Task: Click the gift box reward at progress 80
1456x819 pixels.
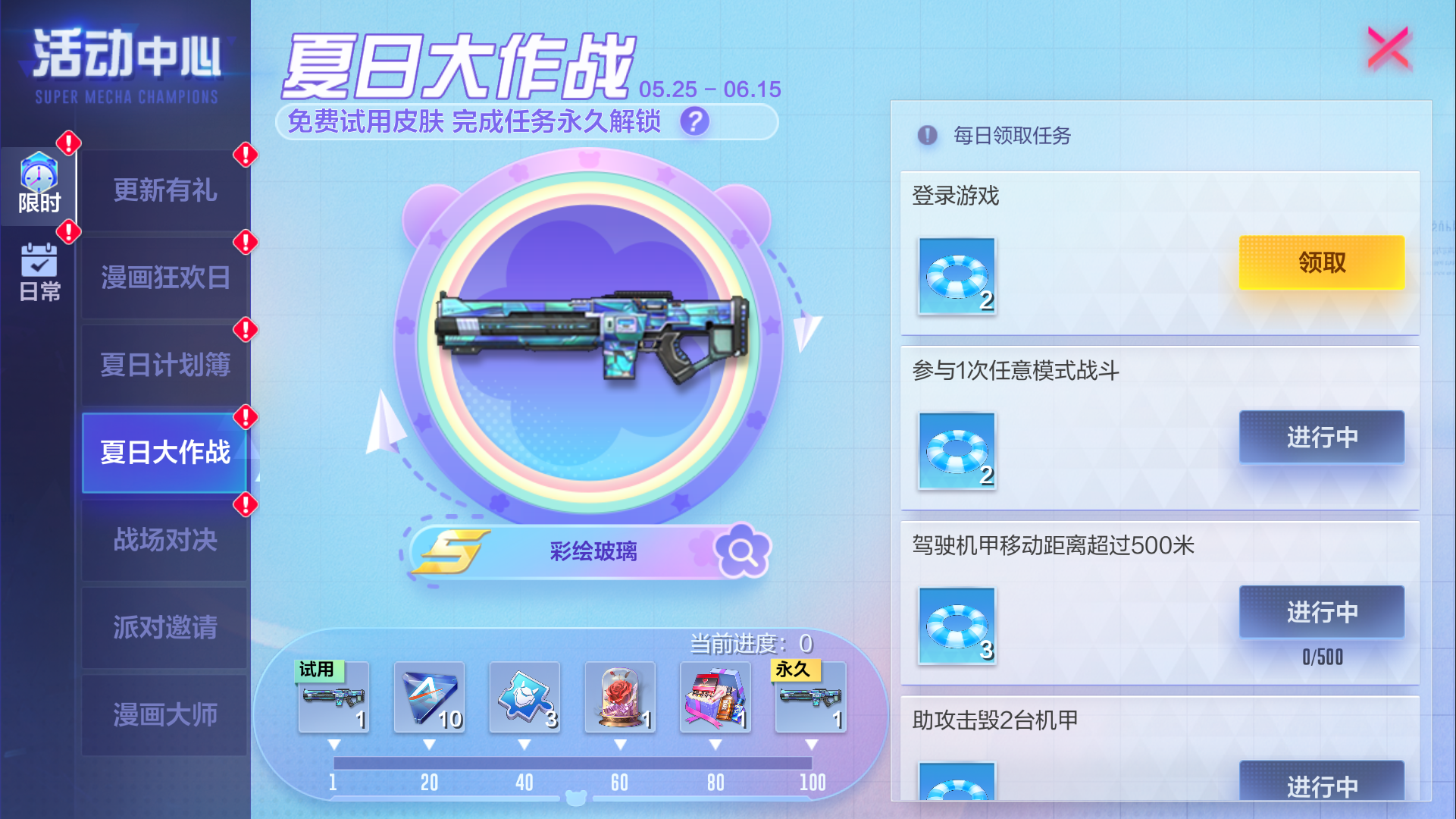Action: (x=715, y=698)
